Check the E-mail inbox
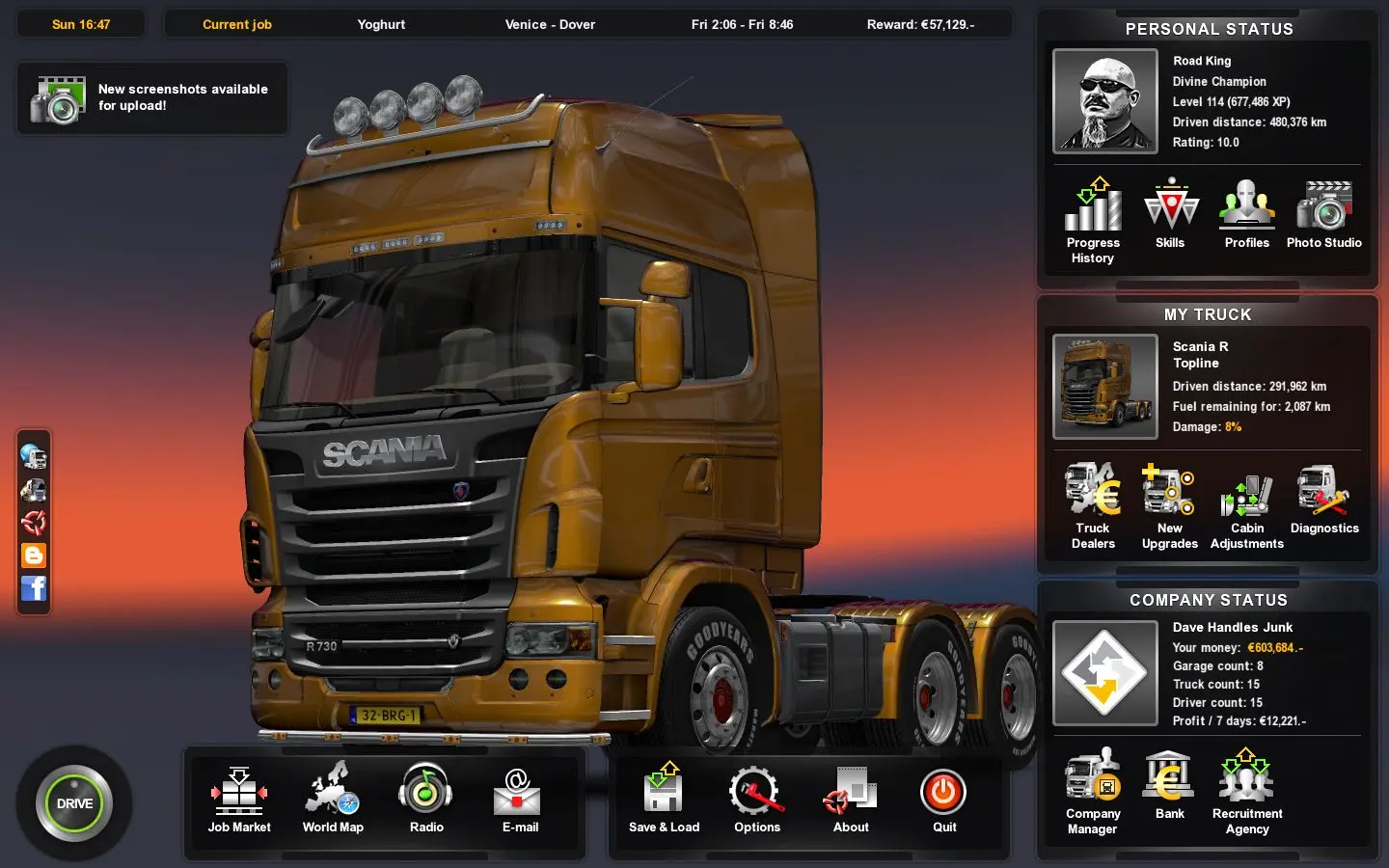Screen dimensions: 1389x868 click(520, 797)
